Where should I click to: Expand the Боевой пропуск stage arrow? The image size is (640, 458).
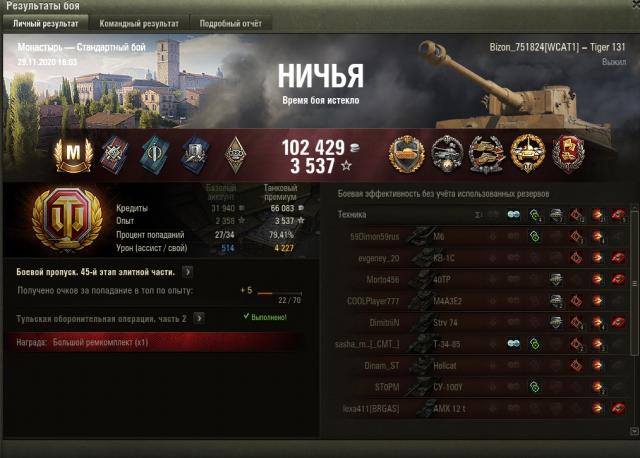(x=188, y=271)
